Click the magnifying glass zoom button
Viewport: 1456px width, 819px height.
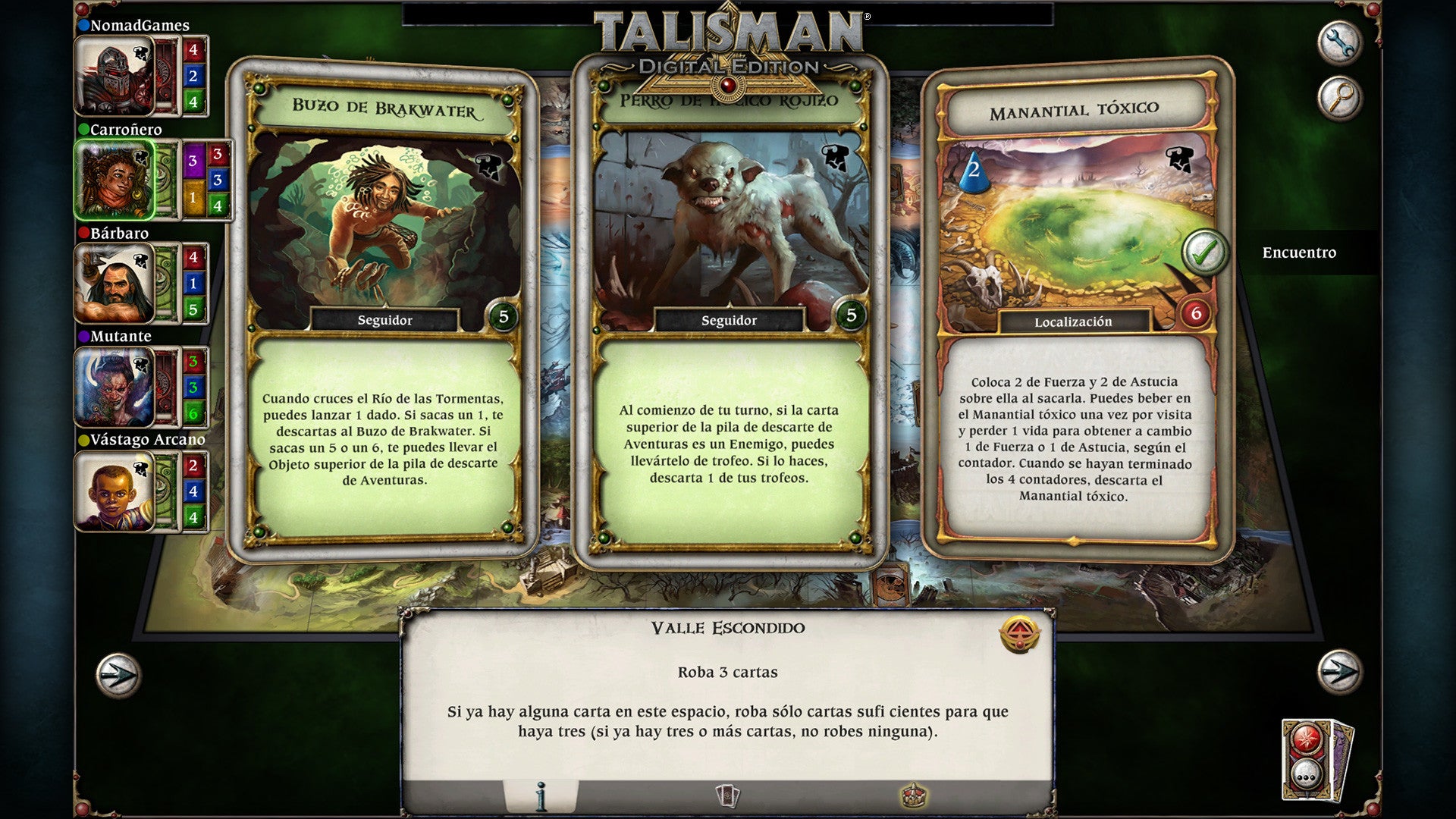1339,97
